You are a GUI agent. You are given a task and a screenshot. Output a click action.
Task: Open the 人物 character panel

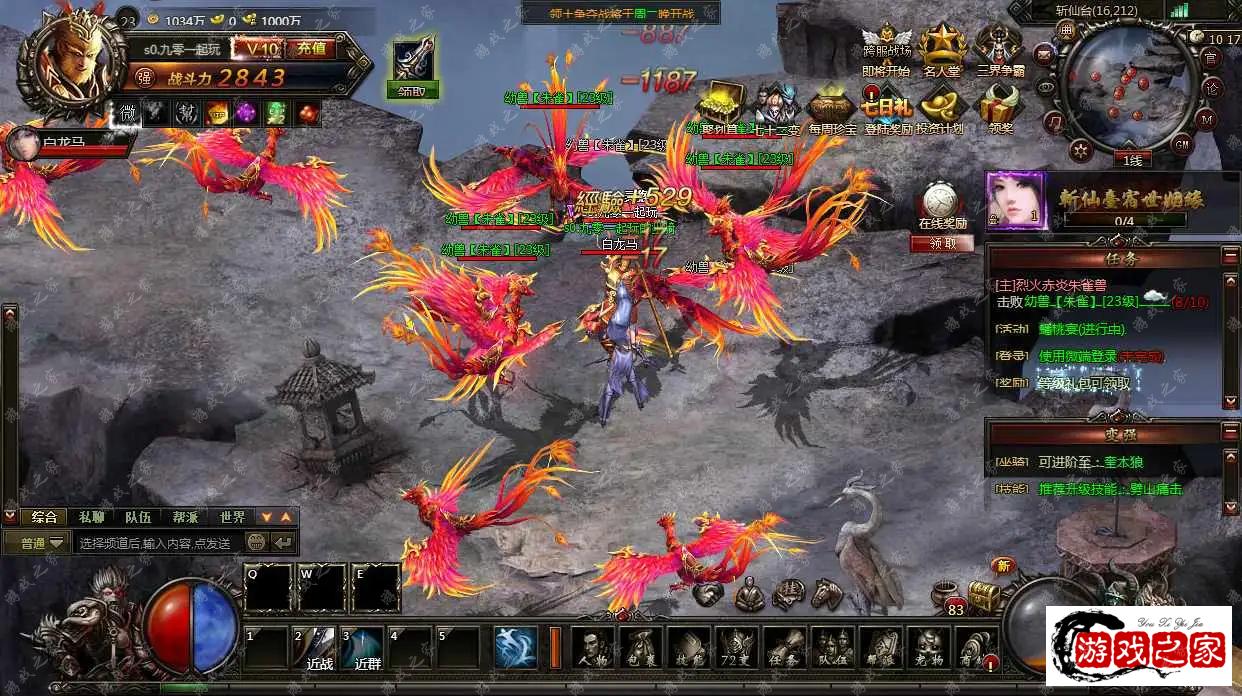(594, 647)
